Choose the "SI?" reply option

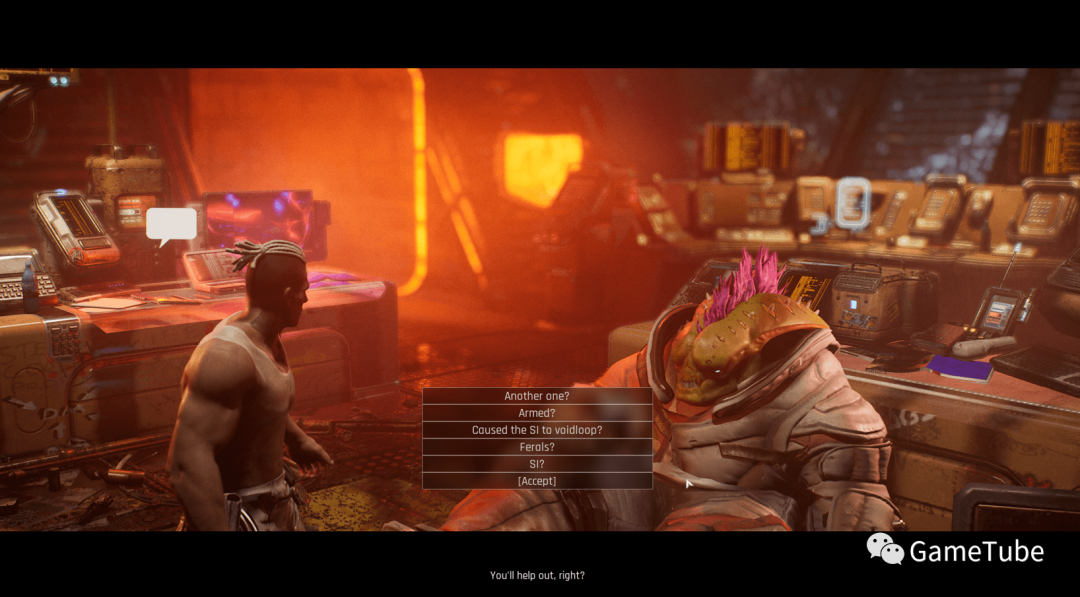pyautogui.click(x=537, y=464)
